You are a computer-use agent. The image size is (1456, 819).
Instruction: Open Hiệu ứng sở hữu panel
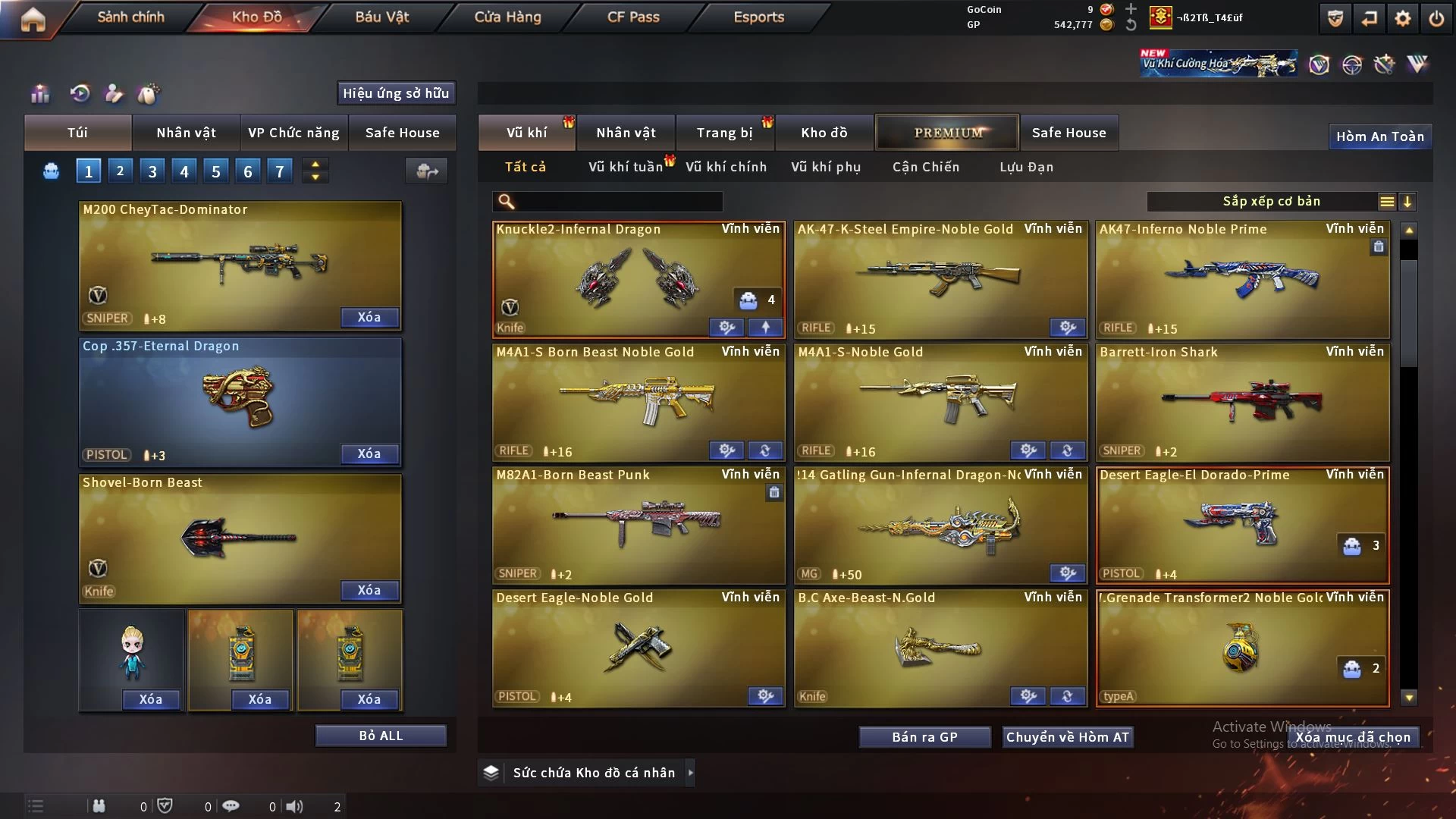[x=396, y=93]
